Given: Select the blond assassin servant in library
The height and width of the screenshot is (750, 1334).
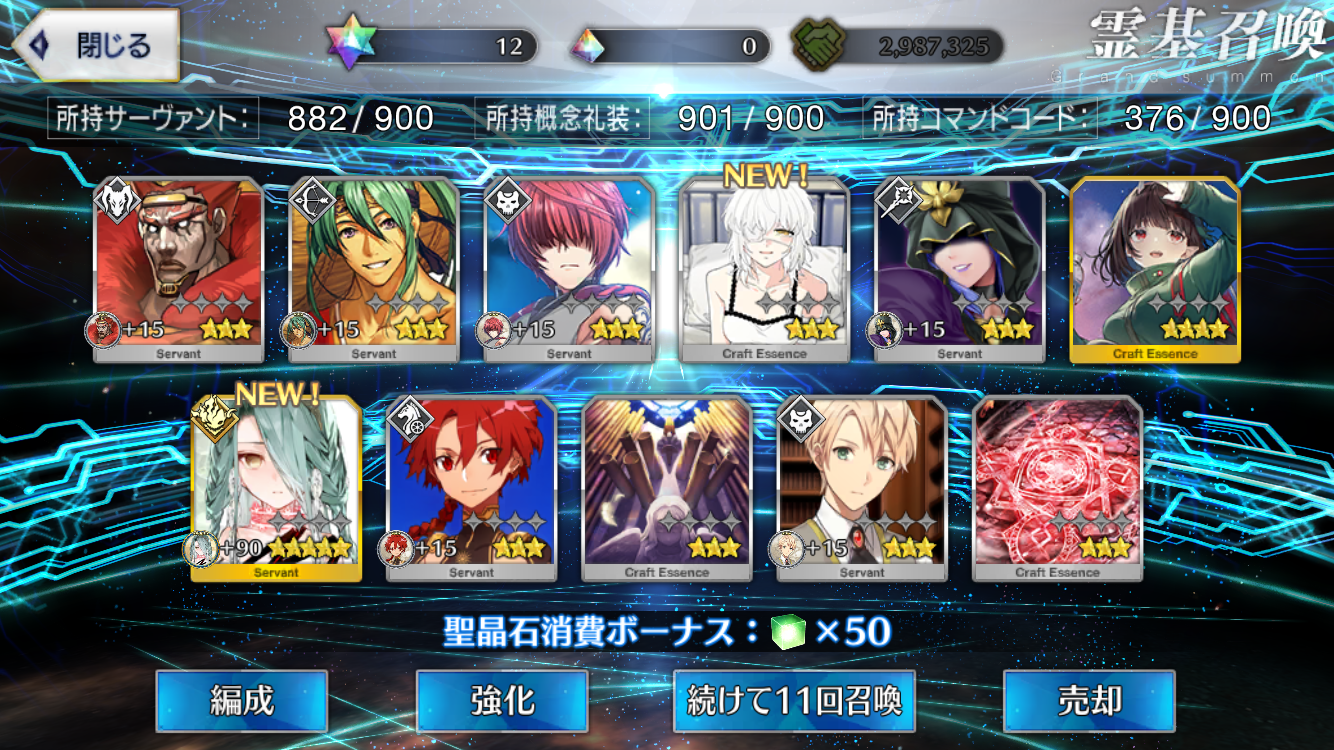Looking at the screenshot, I should point(862,488).
